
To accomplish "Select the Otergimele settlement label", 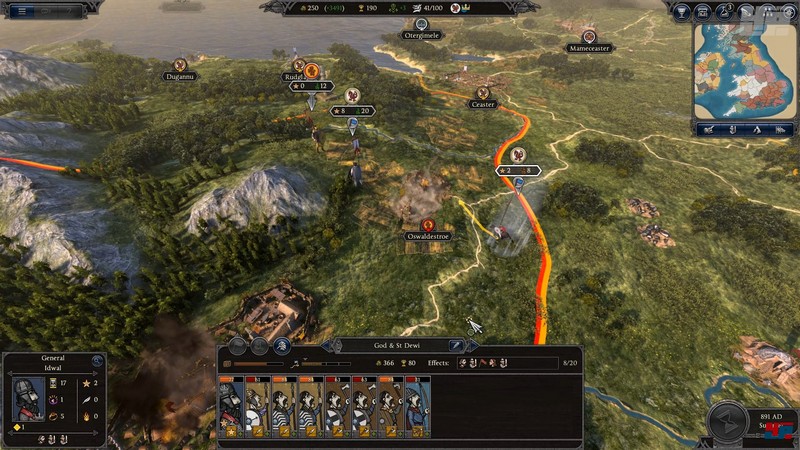I will click(x=421, y=35).
